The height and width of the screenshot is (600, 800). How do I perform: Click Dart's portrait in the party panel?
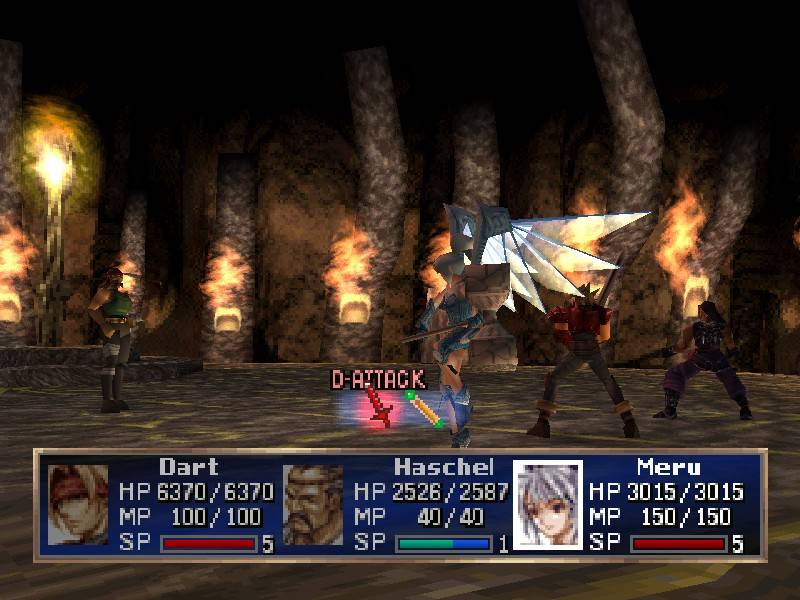click(x=78, y=504)
